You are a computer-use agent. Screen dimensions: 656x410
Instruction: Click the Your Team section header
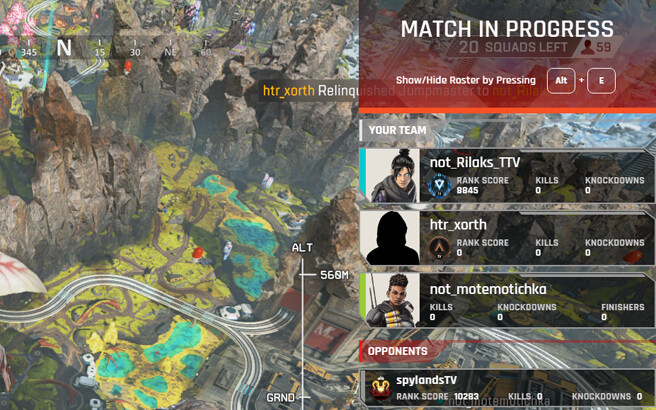[397, 130]
